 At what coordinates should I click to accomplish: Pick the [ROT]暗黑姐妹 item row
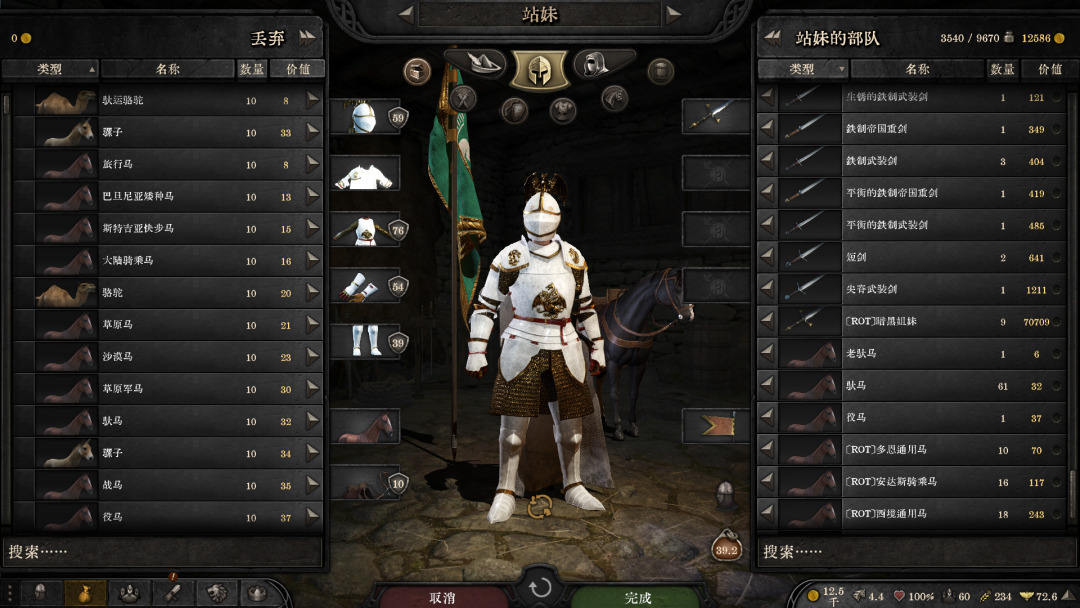click(x=914, y=321)
